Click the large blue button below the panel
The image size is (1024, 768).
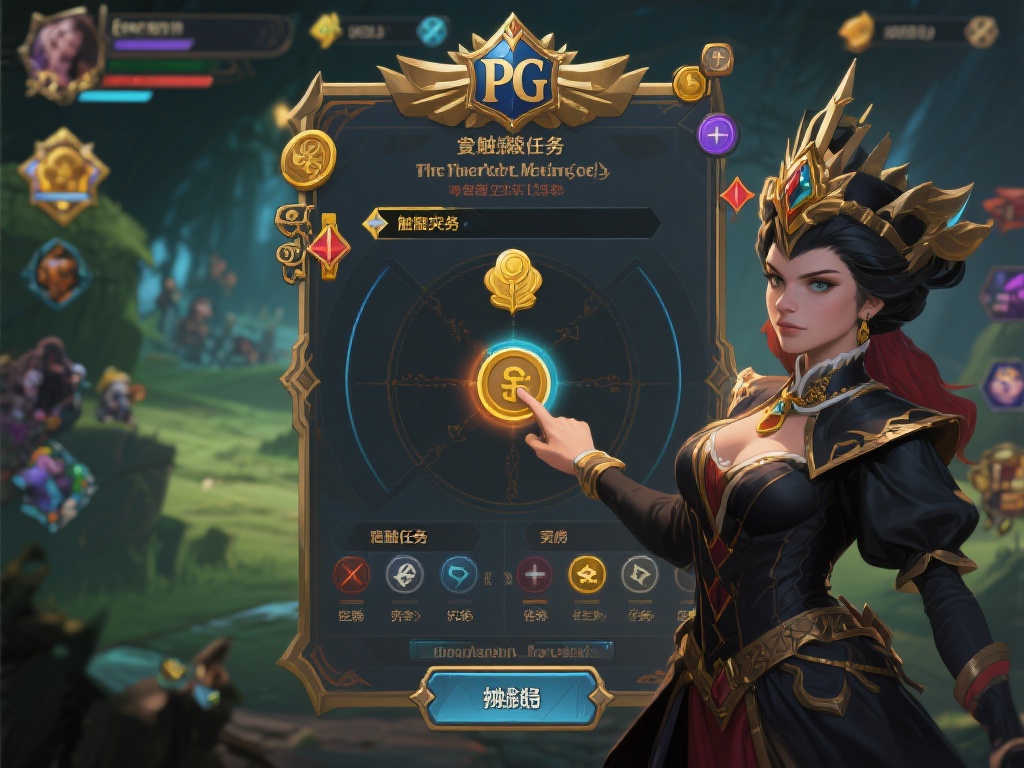coord(511,697)
